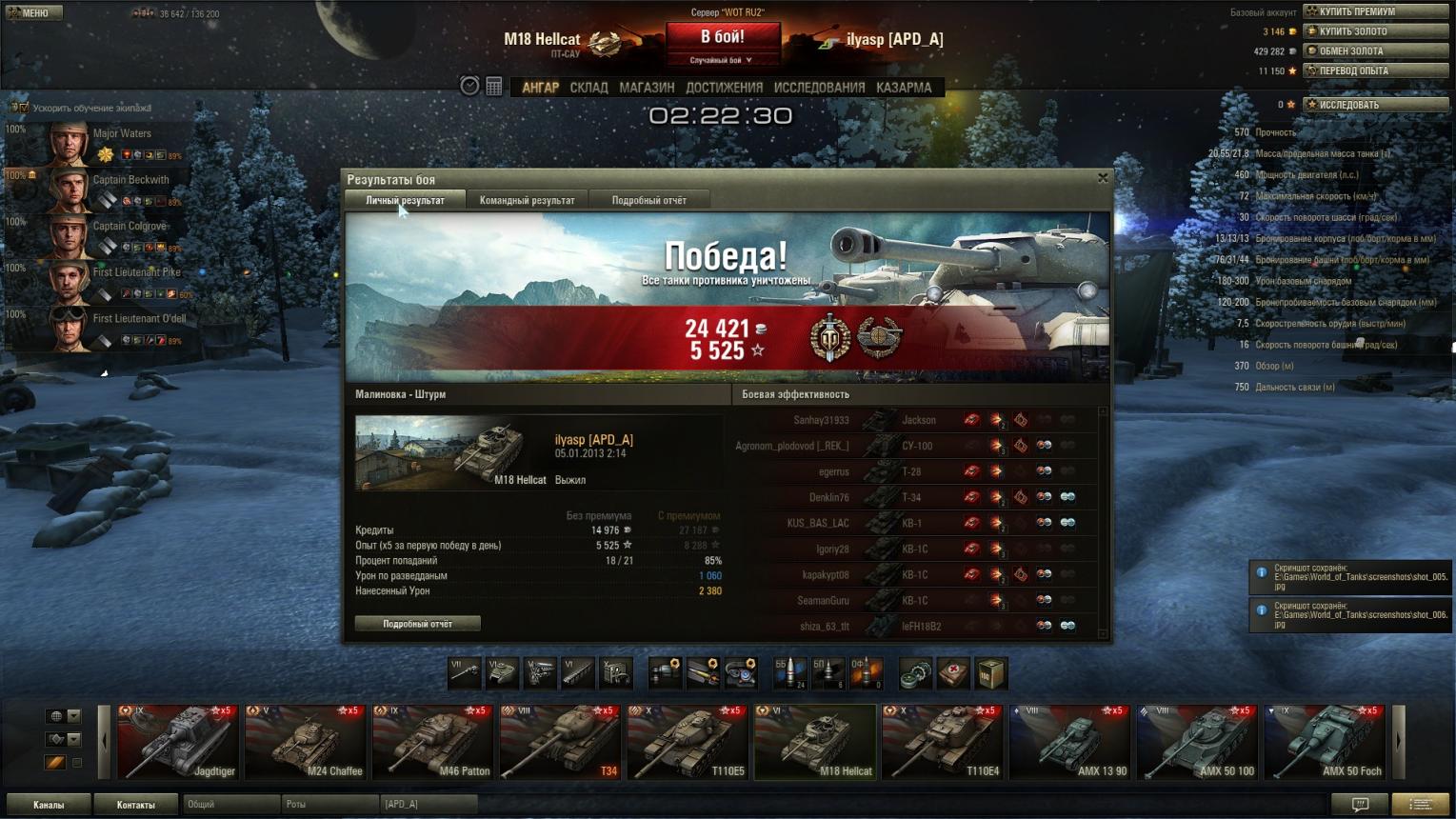
Task: Open the ИССЛЕДОВАНИЯ tech tree
Action: click(x=819, y=88)
